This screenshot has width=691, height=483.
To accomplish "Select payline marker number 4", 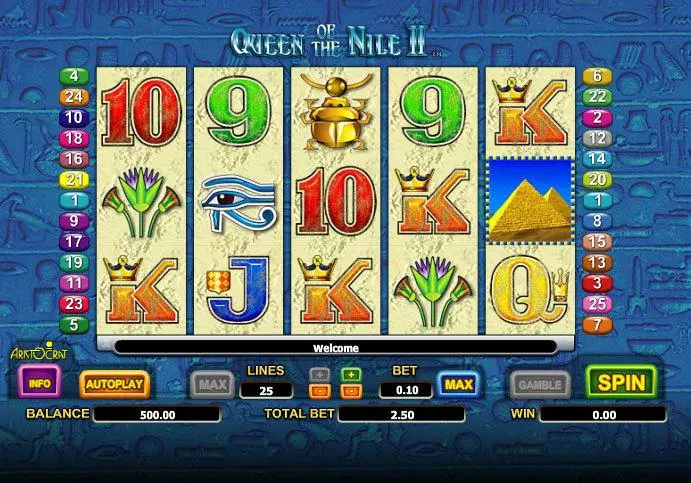I will (75, 76).
